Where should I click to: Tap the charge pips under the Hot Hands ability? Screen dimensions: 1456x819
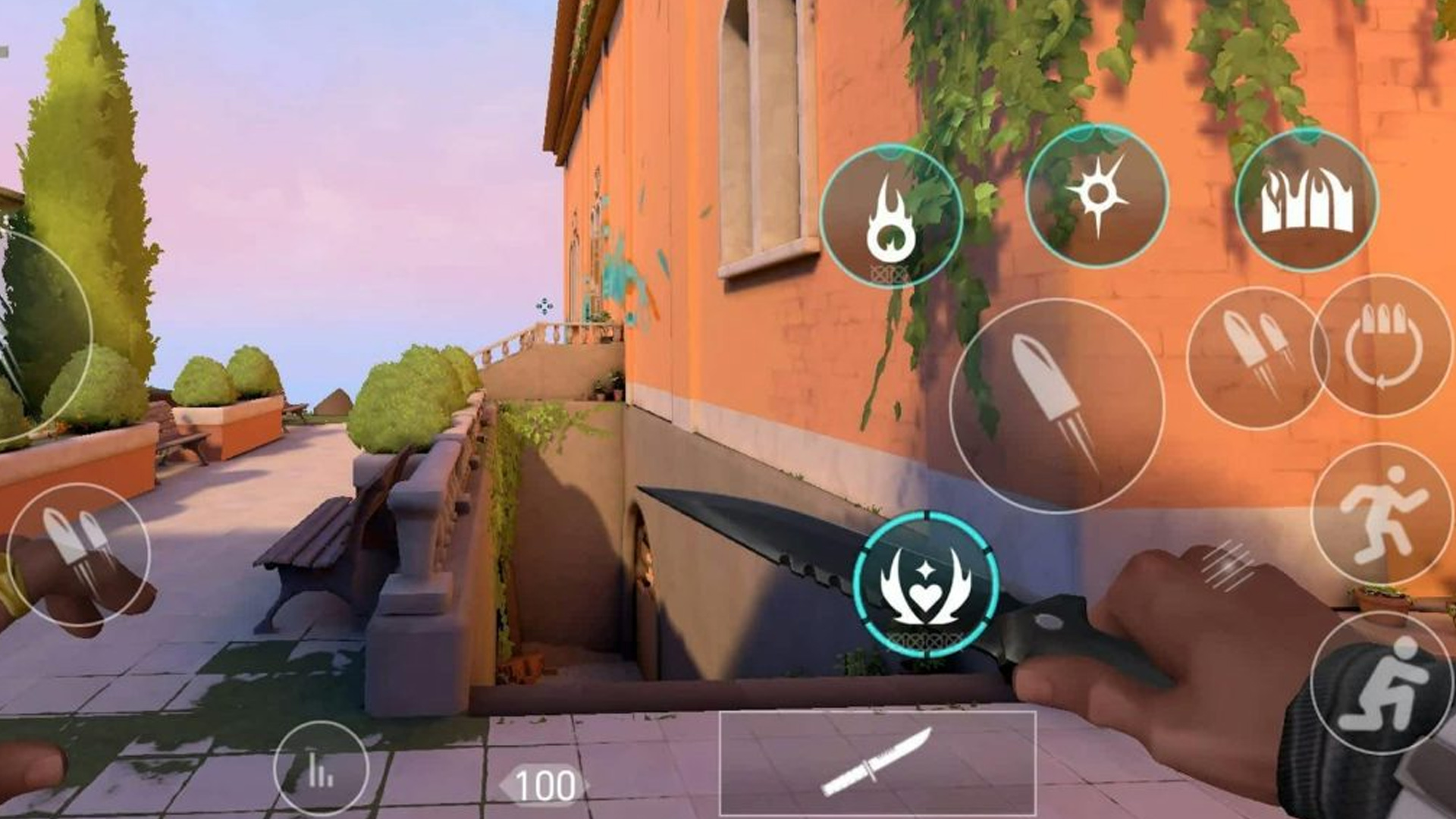point(890,270)
